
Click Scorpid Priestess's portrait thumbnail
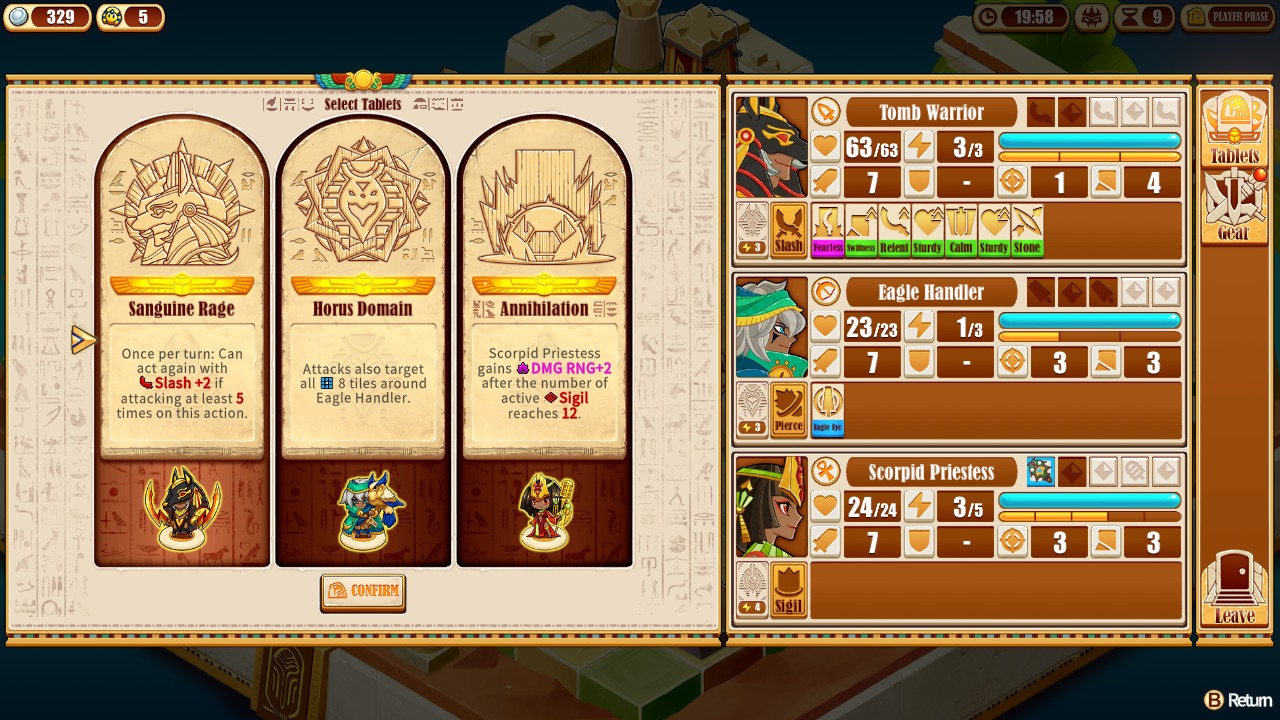coord(770,505)
